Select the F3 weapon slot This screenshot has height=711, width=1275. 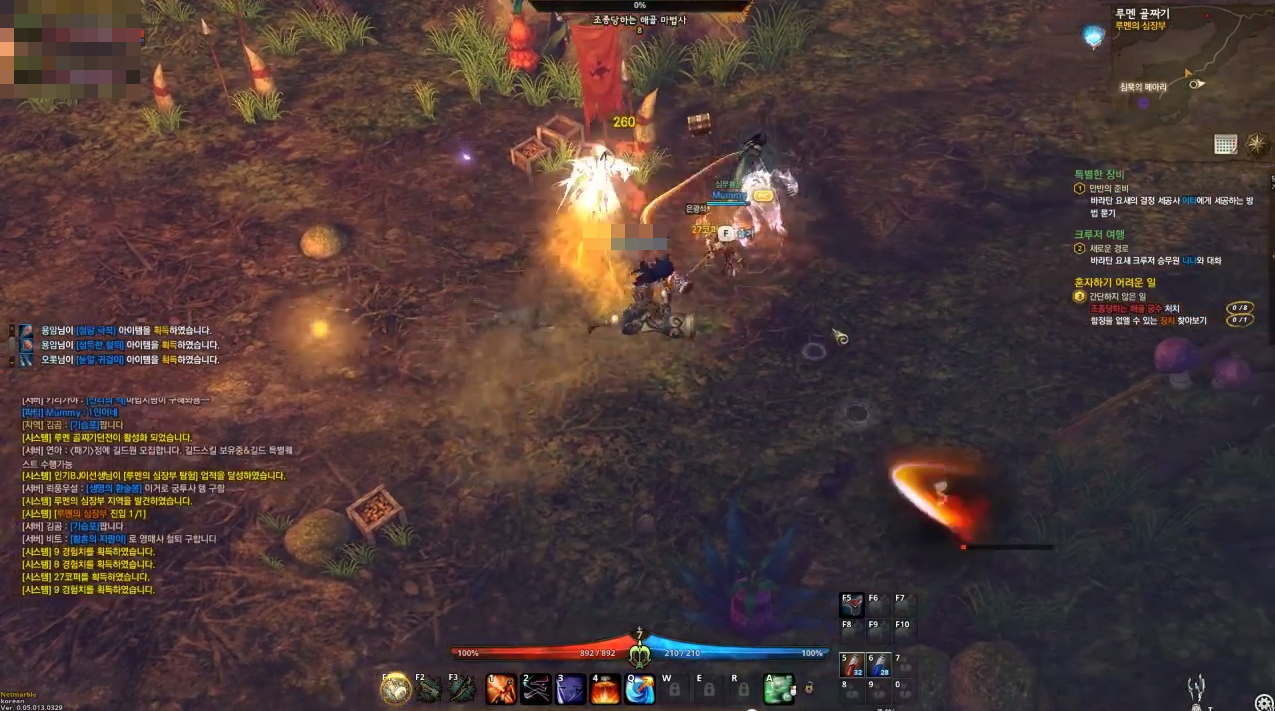(x=462, y=689)
